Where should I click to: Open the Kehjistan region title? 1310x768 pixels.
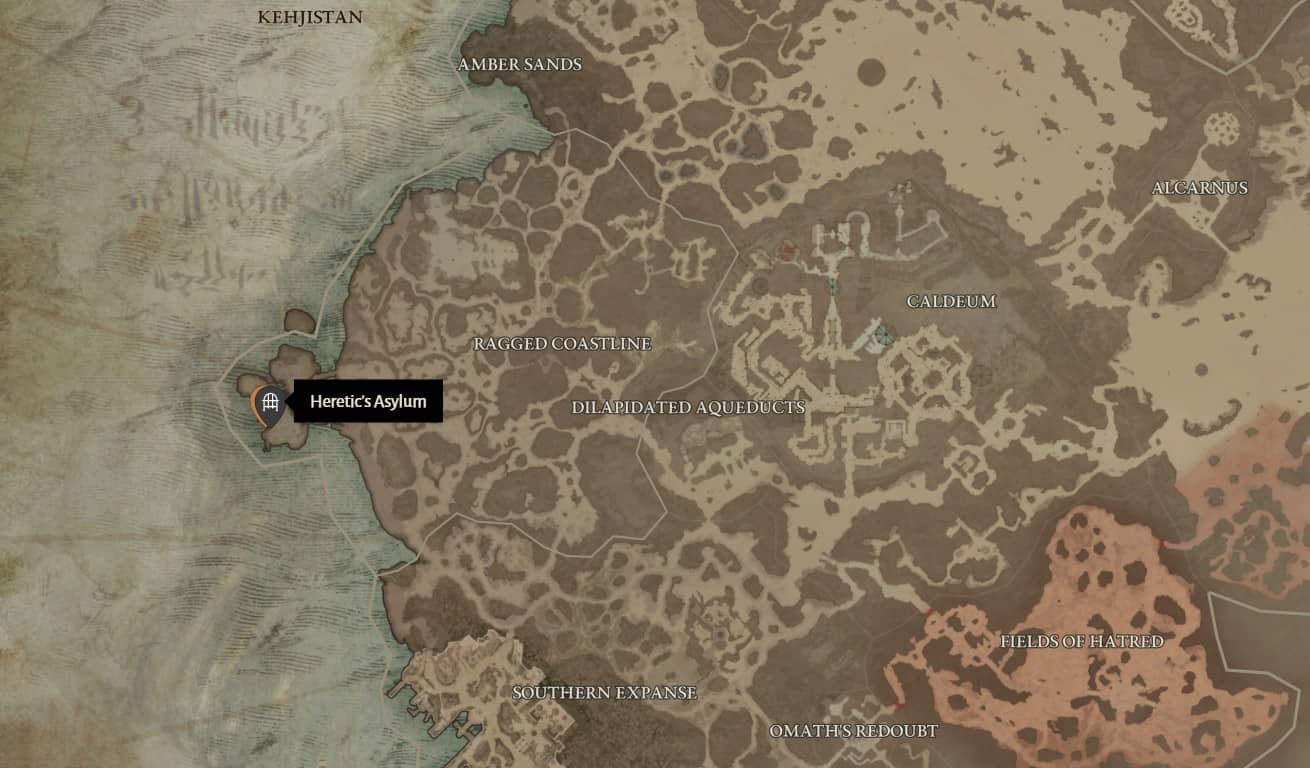(311, 18)
